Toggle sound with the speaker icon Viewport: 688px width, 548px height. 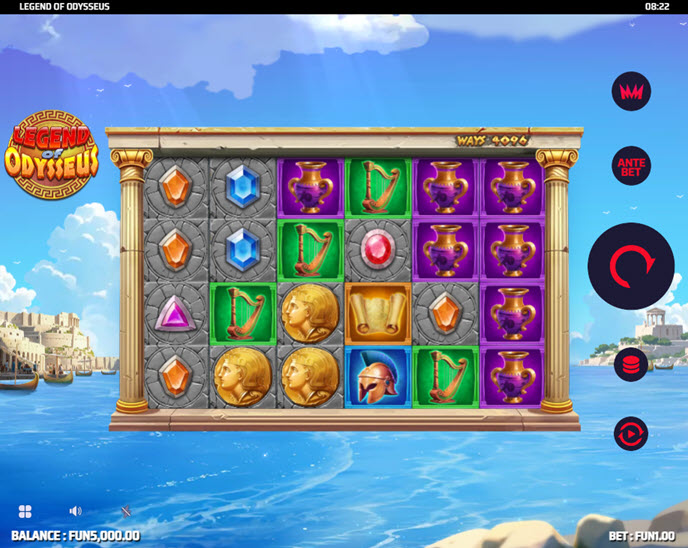76,512
